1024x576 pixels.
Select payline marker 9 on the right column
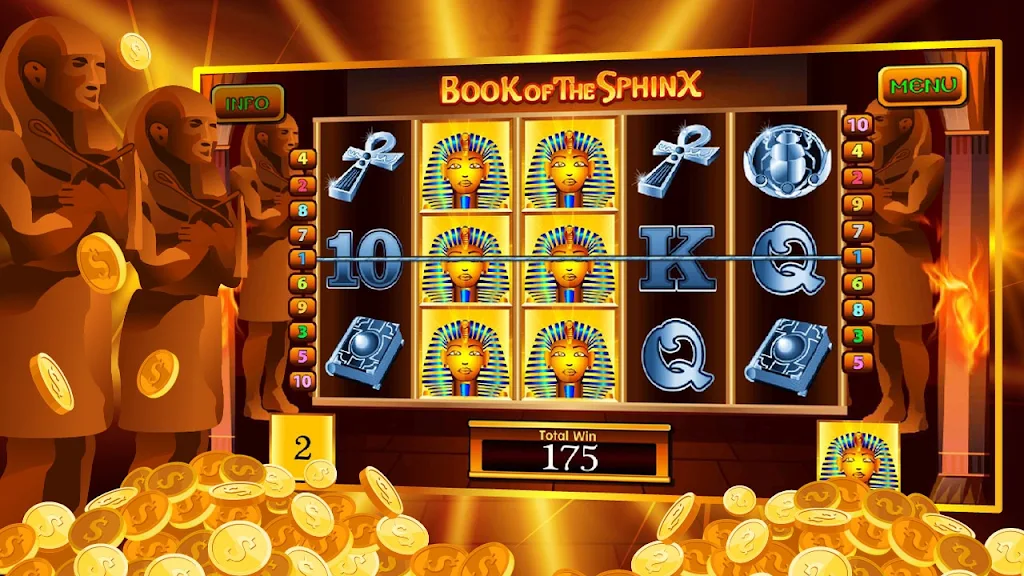click(x=857, y=204)
